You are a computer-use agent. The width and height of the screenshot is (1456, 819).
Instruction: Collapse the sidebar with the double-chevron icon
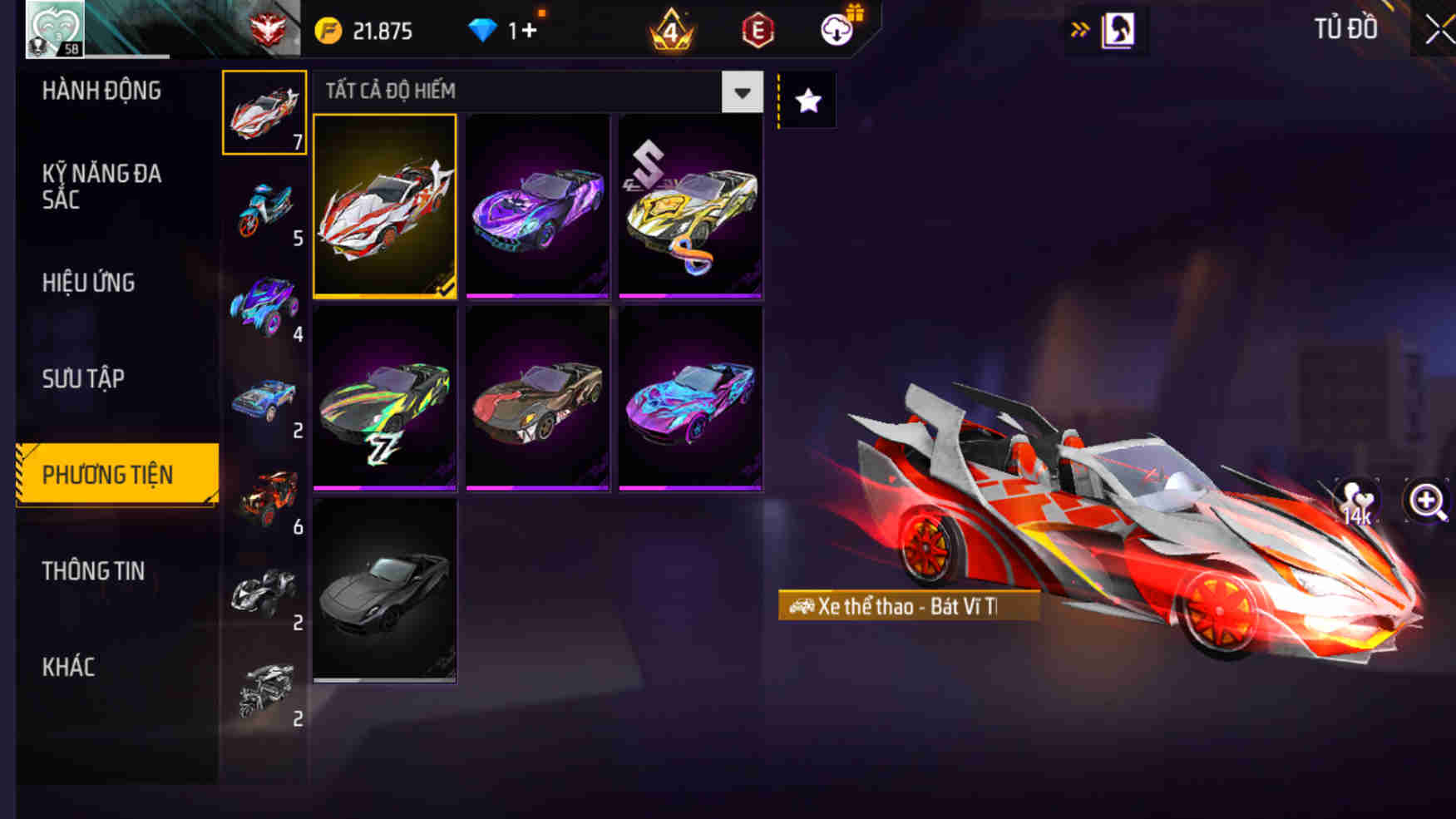pos(1082,27)
